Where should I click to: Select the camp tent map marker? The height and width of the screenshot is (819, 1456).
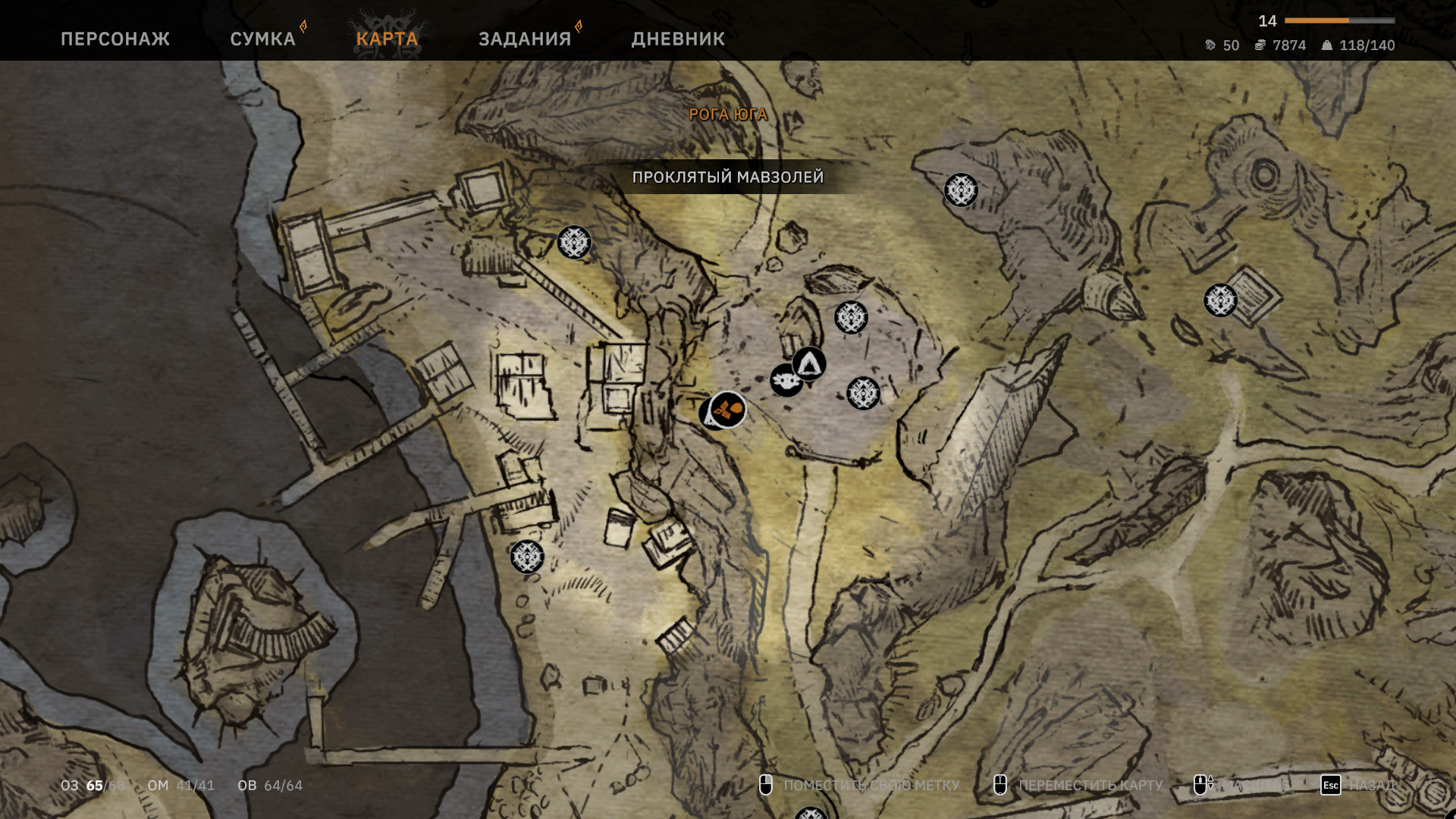[x=810, y=364]
